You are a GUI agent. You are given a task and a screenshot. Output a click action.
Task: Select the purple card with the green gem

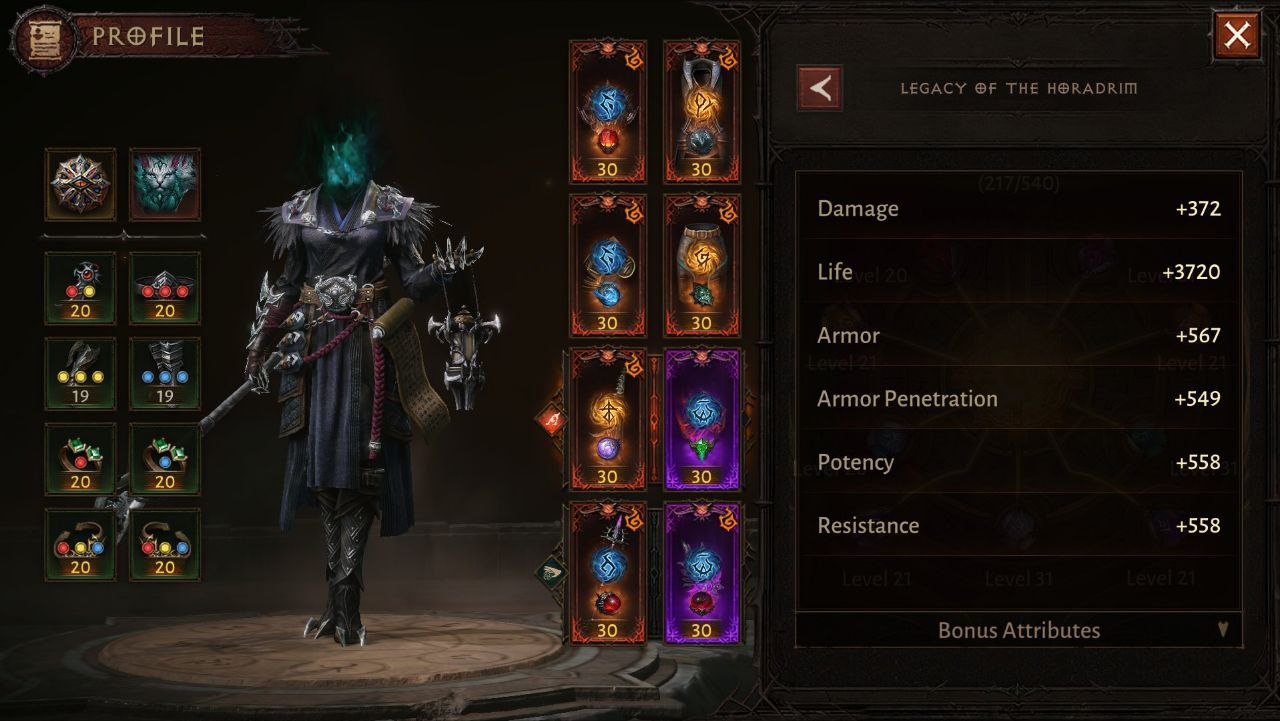701,419
